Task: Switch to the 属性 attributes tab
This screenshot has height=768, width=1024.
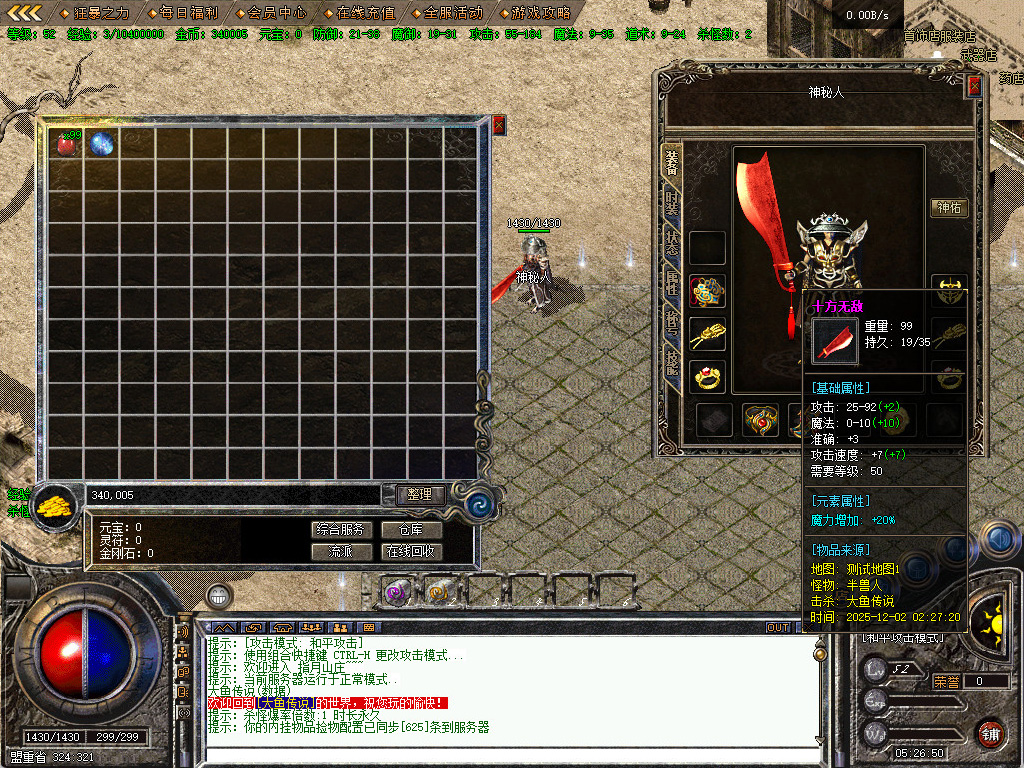Action: (673, 283)
